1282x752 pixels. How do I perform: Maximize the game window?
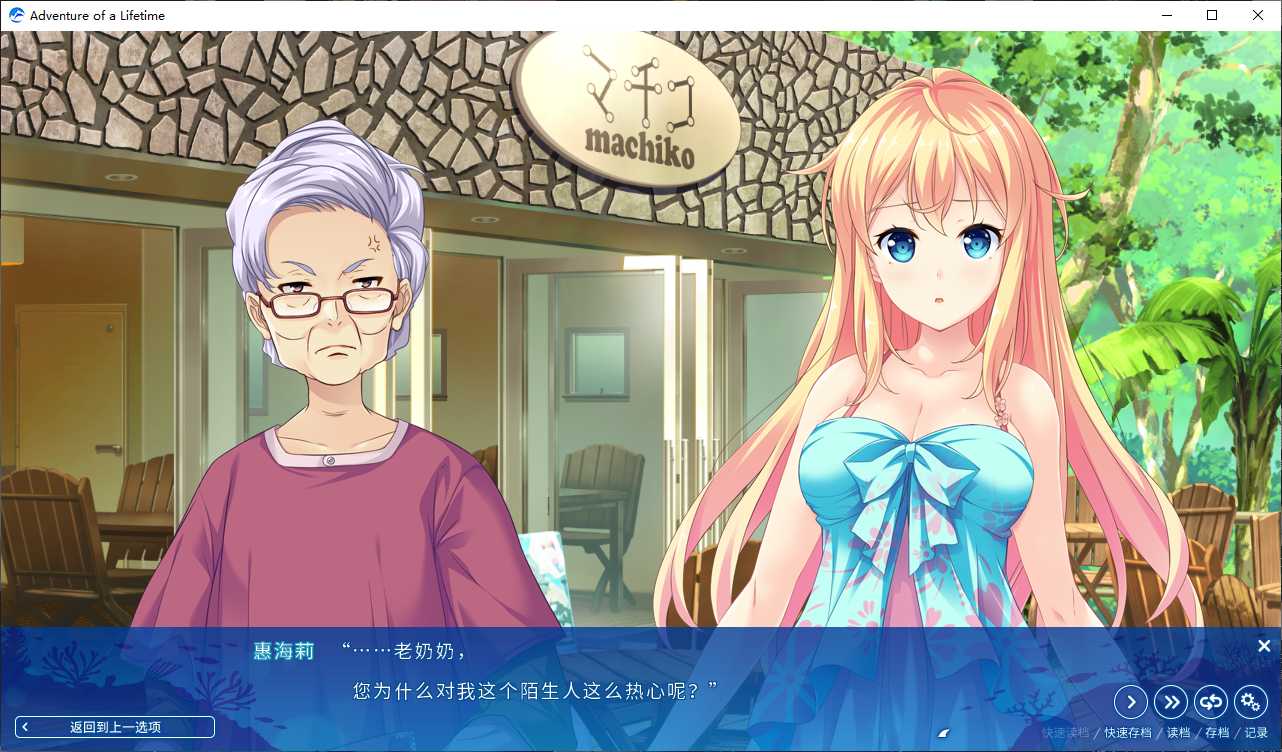coord(1211,15)
